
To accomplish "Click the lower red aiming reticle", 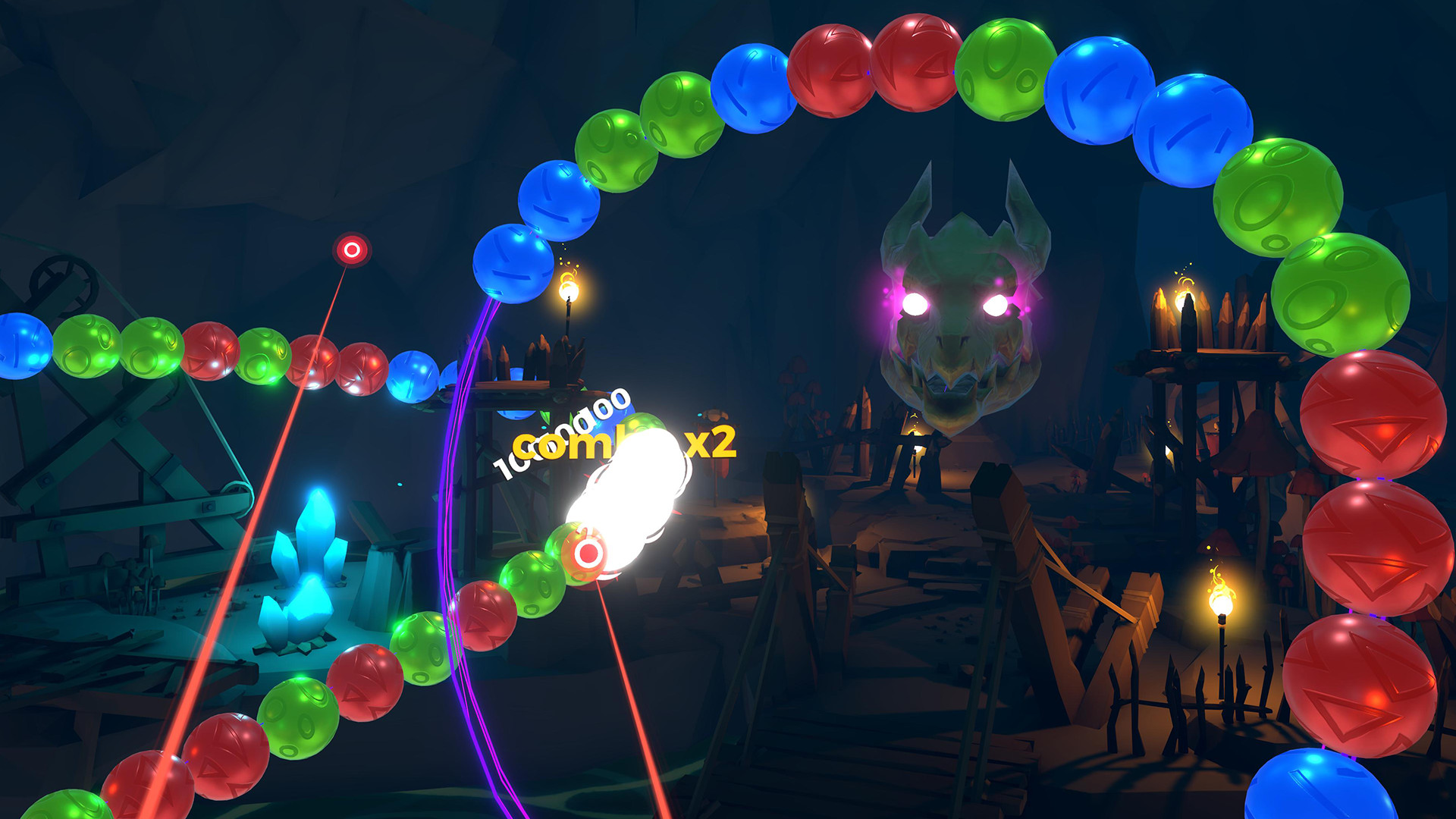I will [x=586, y=553].
